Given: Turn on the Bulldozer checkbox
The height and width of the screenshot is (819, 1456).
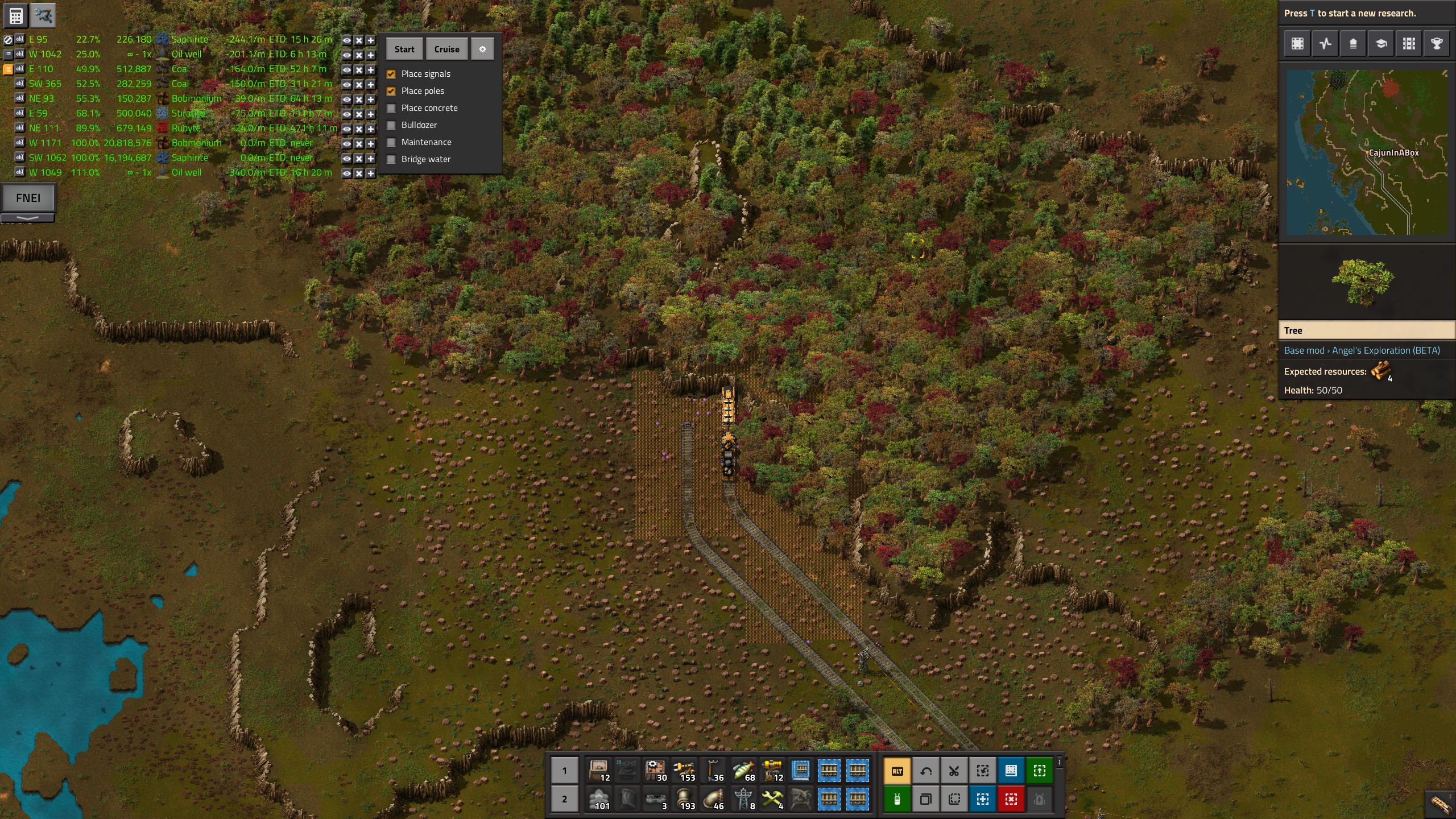Looking at the screenshot, I should pyautogui.click(x=391, y=125).
